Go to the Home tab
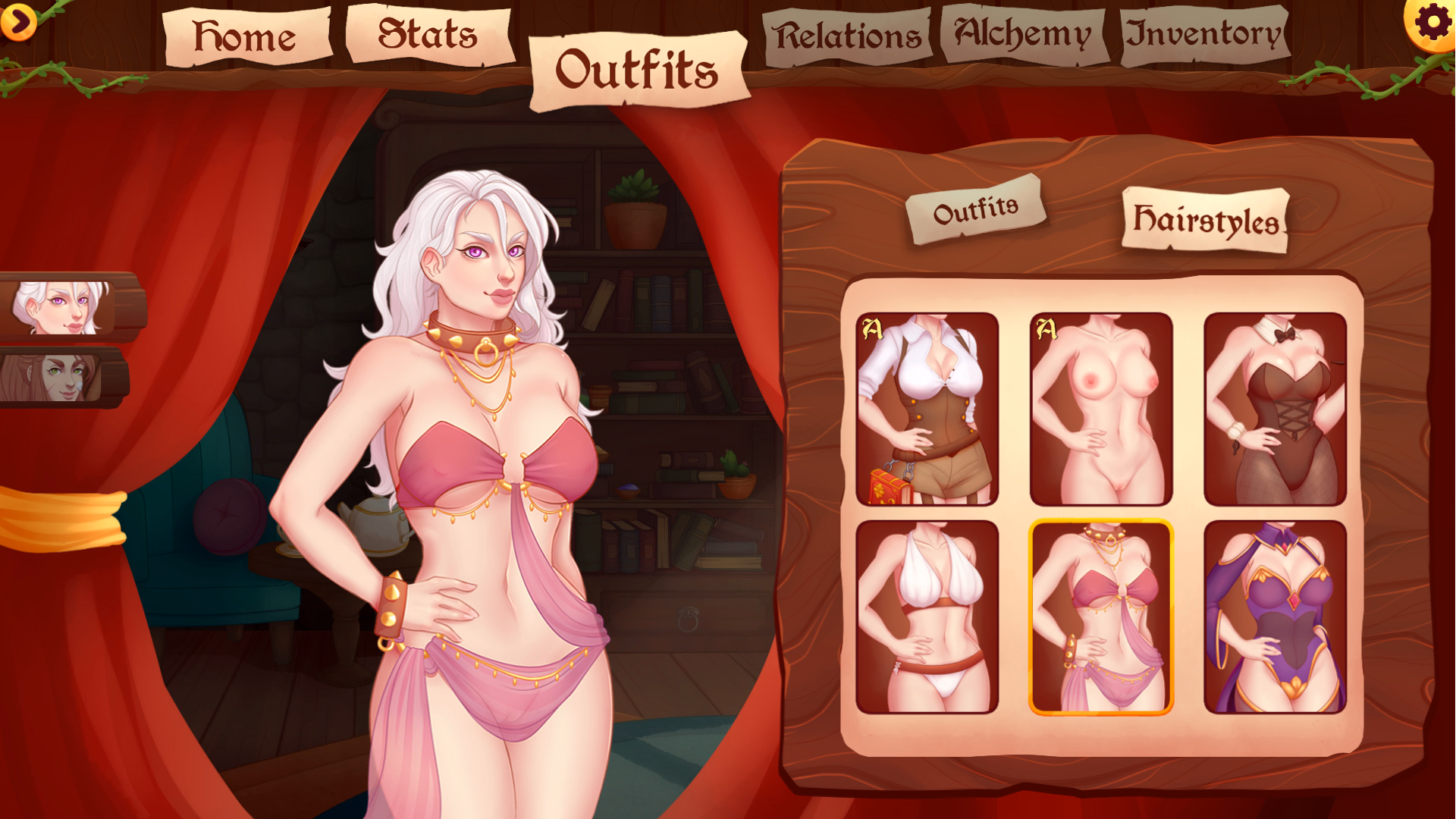This screenshot has width=1456, height=819. click(x=244, y=35)
